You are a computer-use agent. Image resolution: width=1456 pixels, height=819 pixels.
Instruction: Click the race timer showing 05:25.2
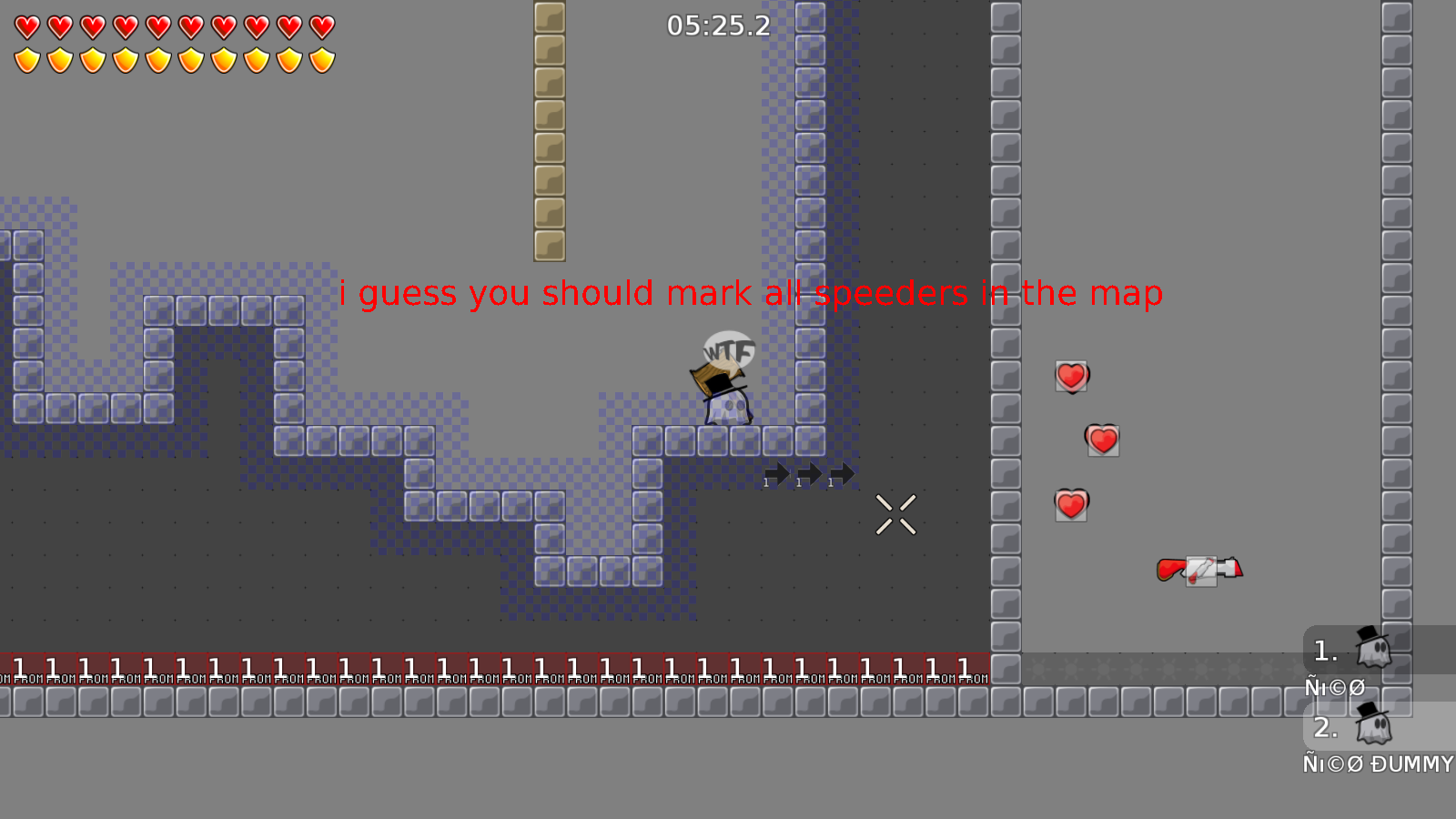pos(718,26)
